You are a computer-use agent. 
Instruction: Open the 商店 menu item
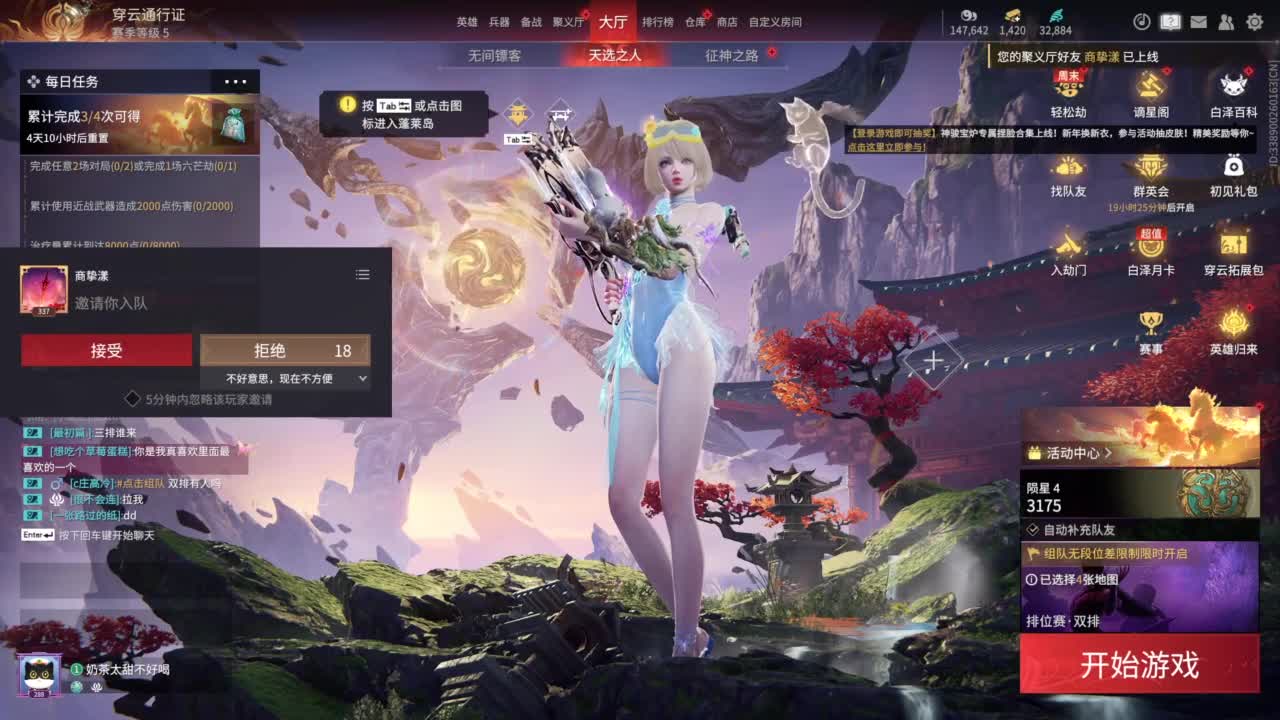(729, 21)
